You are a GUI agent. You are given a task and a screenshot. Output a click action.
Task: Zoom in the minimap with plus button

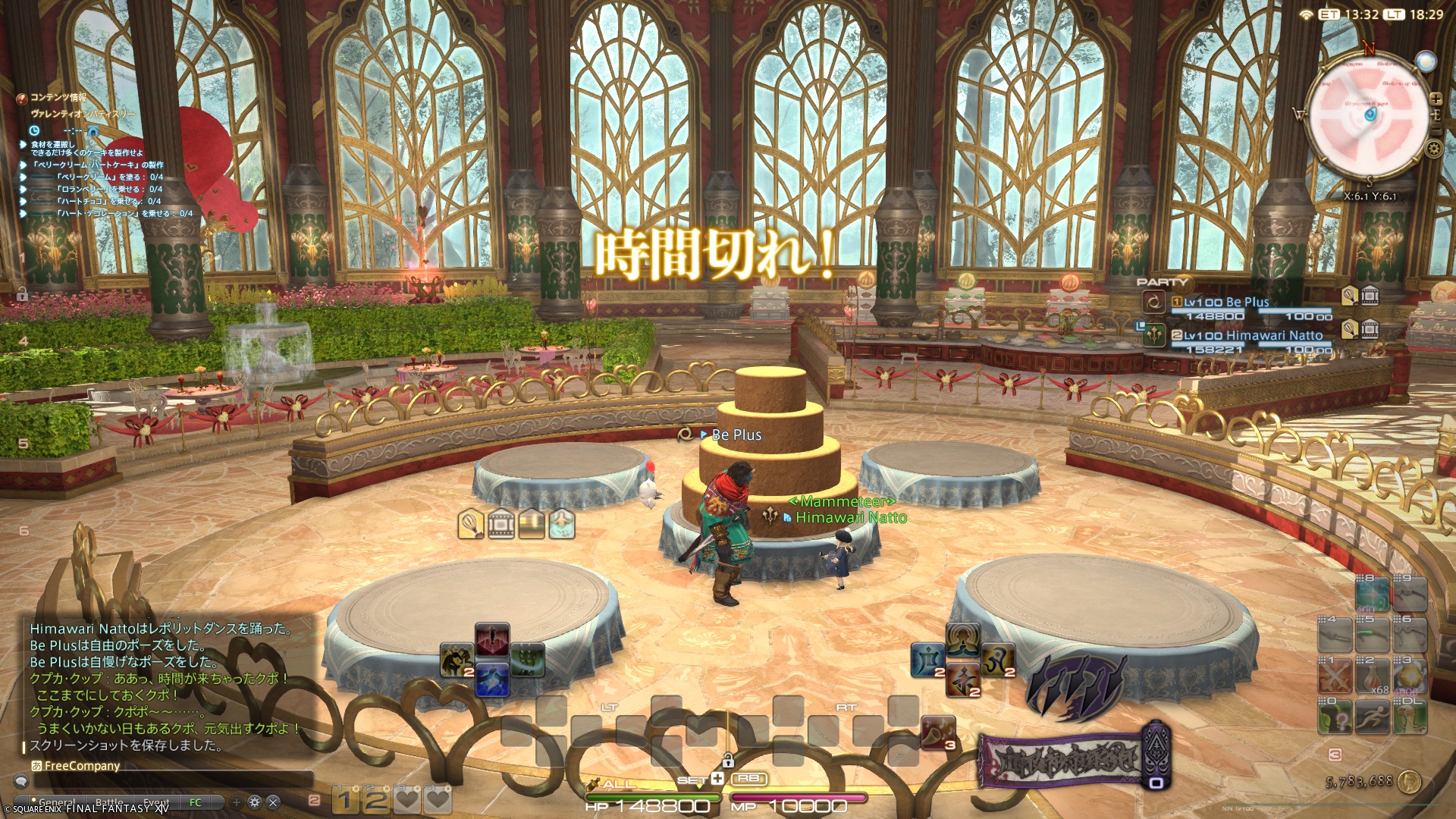coord(1436,99)
